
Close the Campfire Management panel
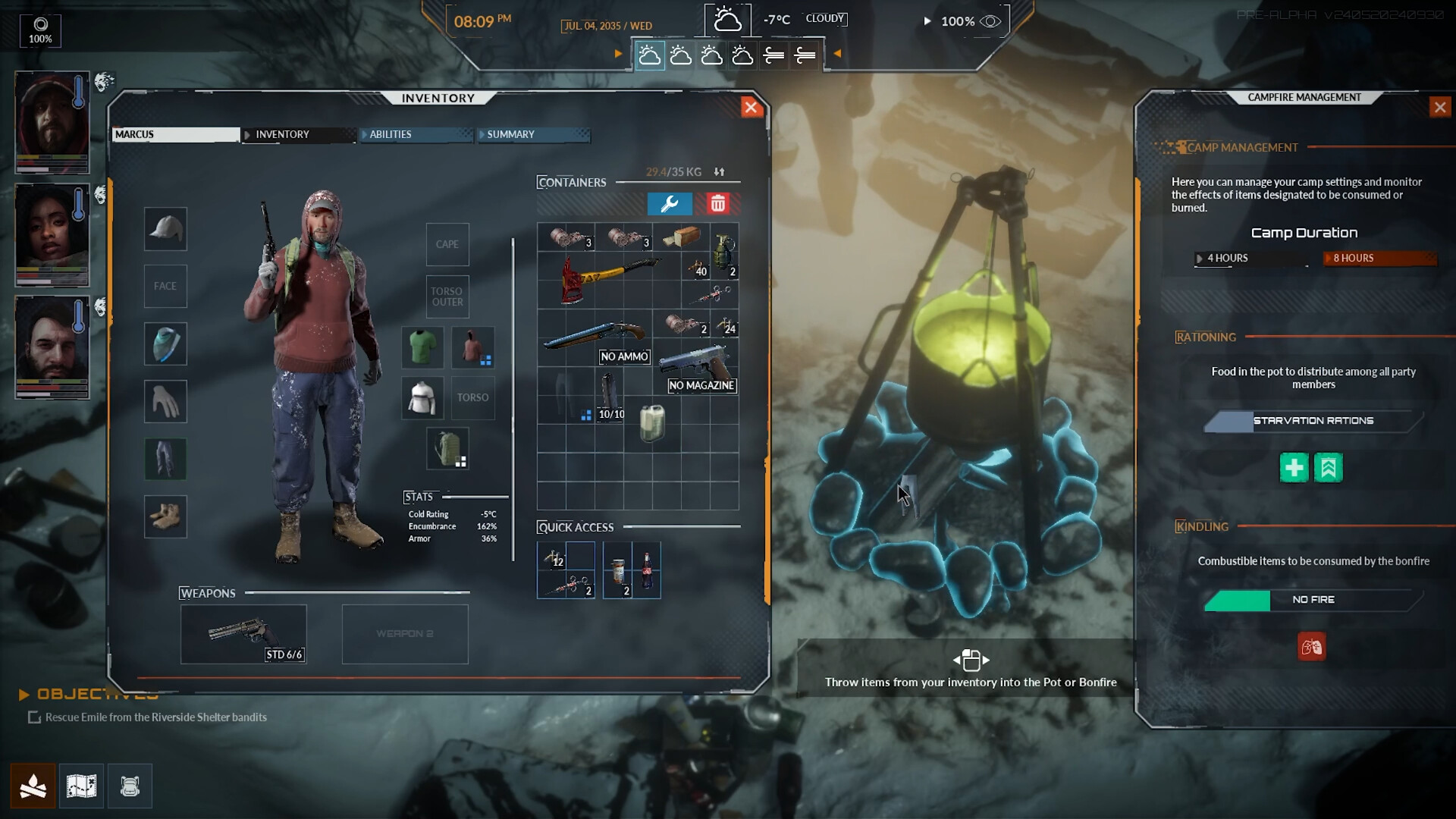point(1439,108)
